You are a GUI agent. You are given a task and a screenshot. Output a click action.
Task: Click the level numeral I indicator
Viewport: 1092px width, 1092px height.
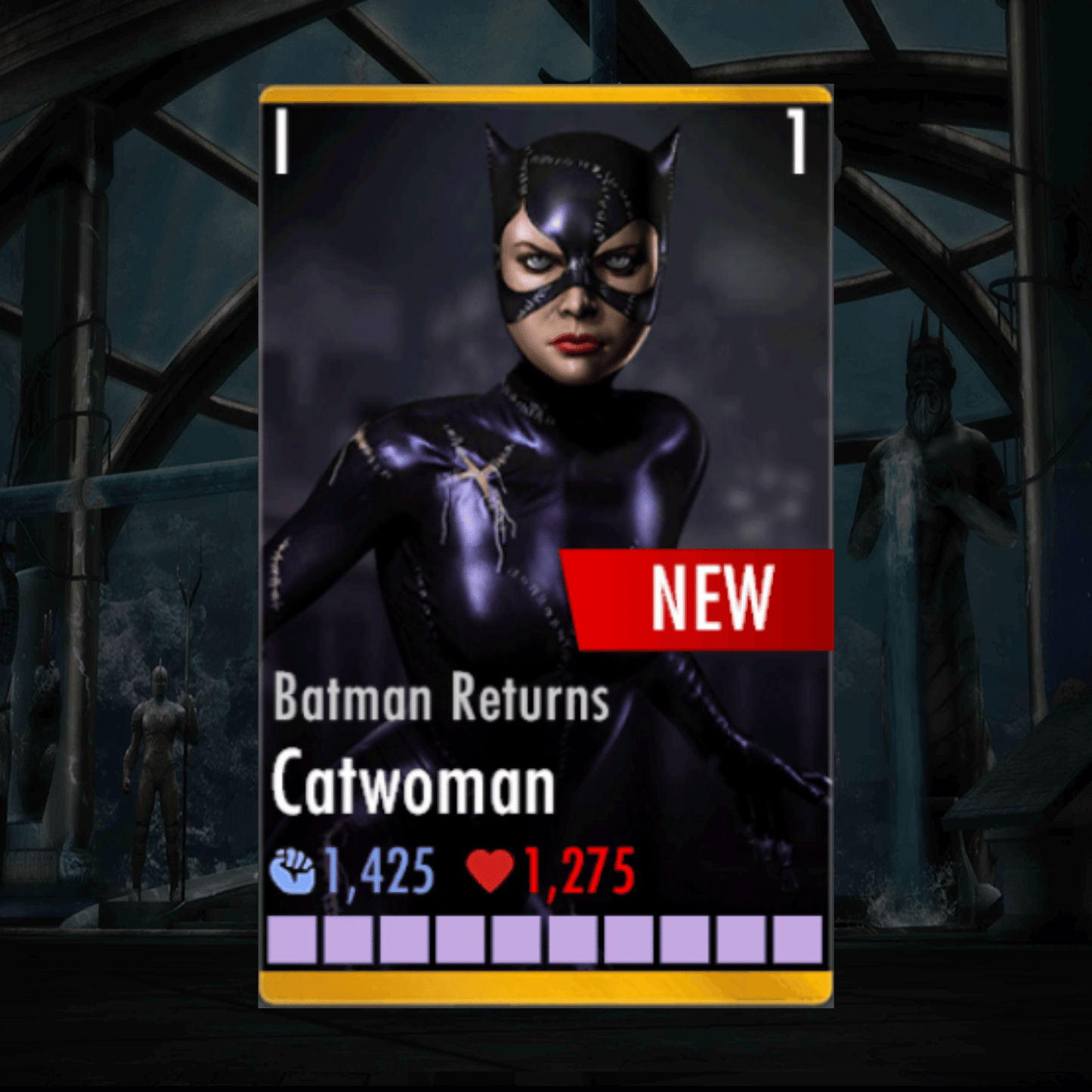(282, 140)
